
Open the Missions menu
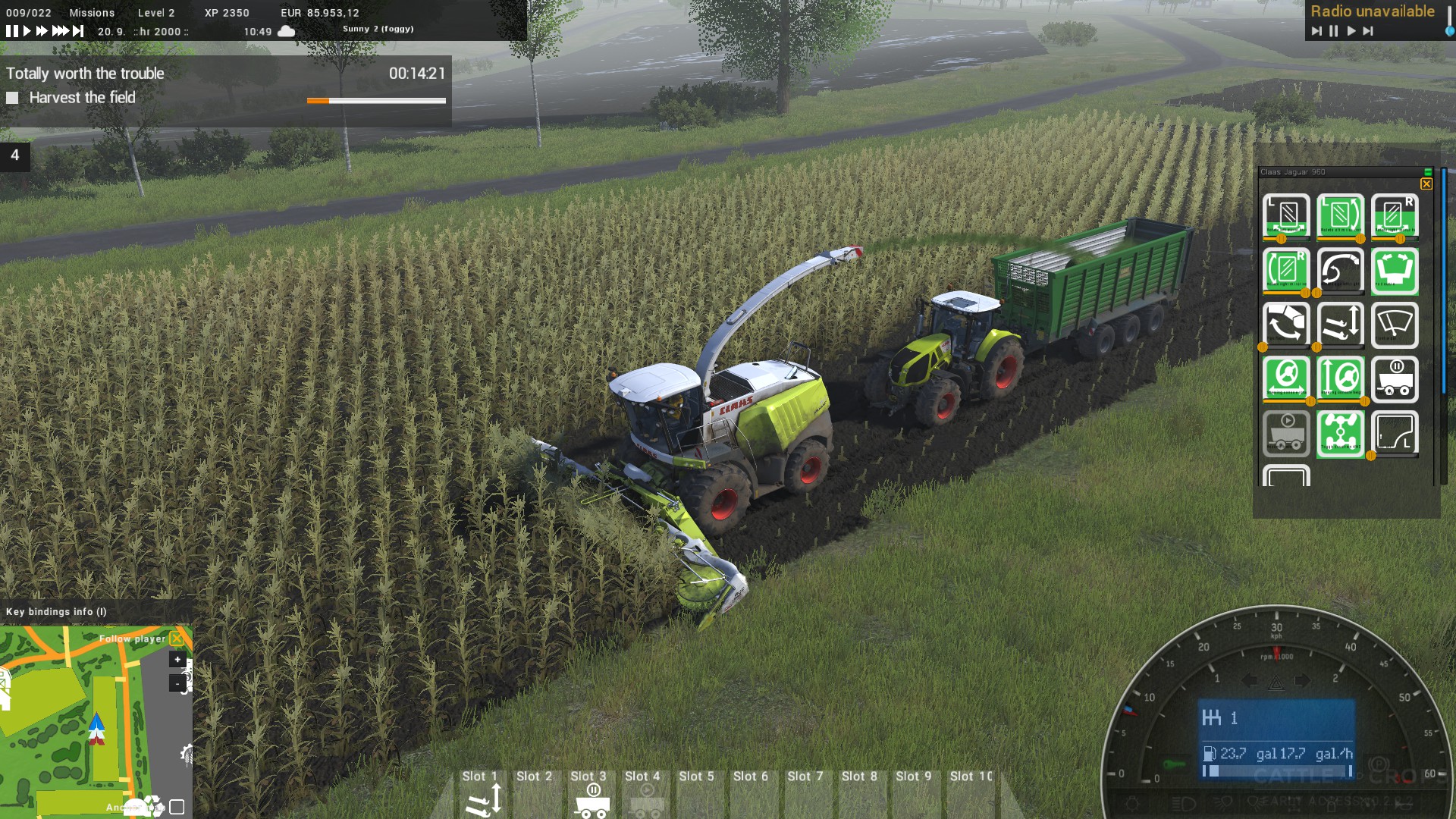[93, 12]
